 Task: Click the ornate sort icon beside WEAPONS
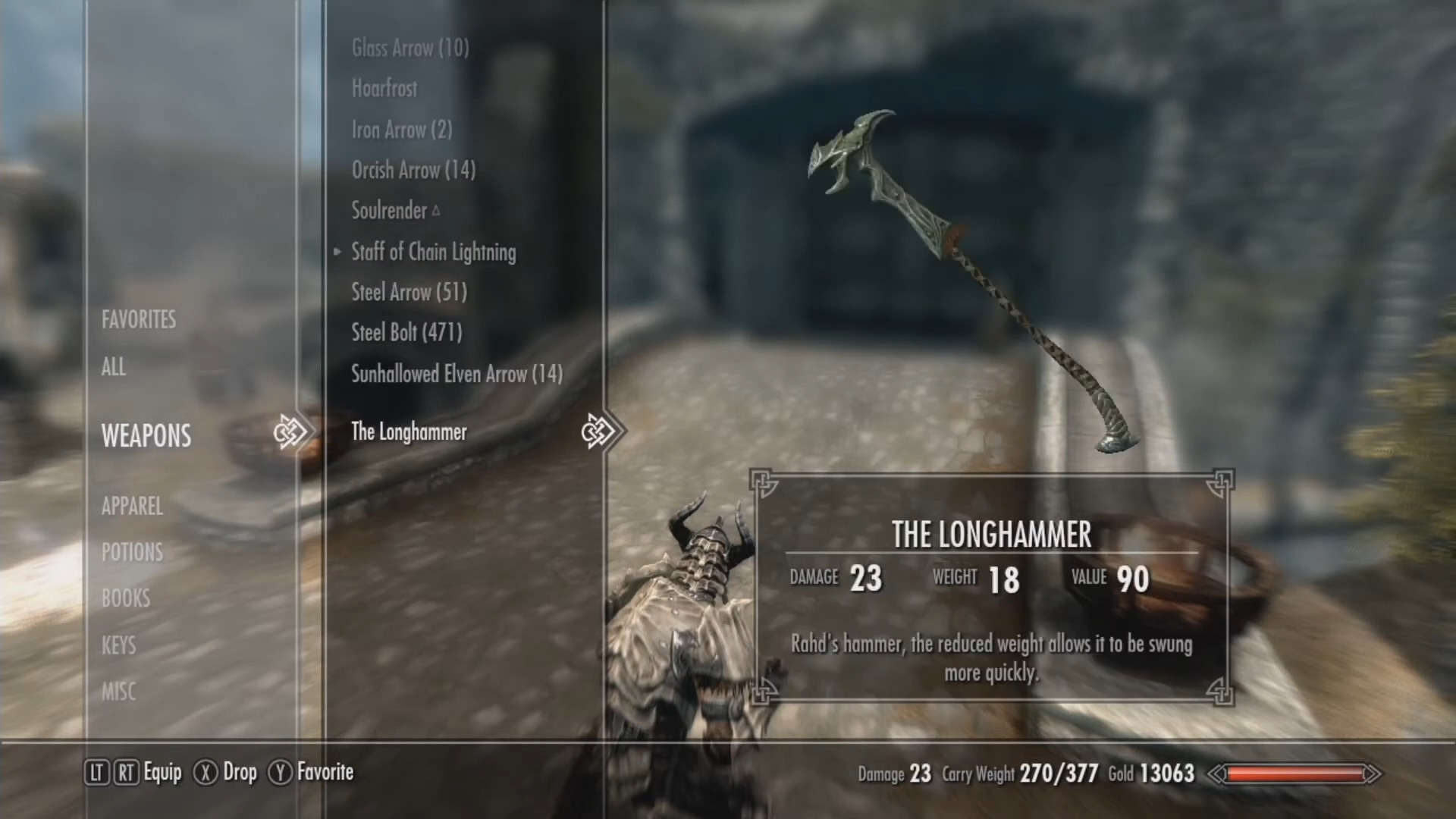click(290, 430)
